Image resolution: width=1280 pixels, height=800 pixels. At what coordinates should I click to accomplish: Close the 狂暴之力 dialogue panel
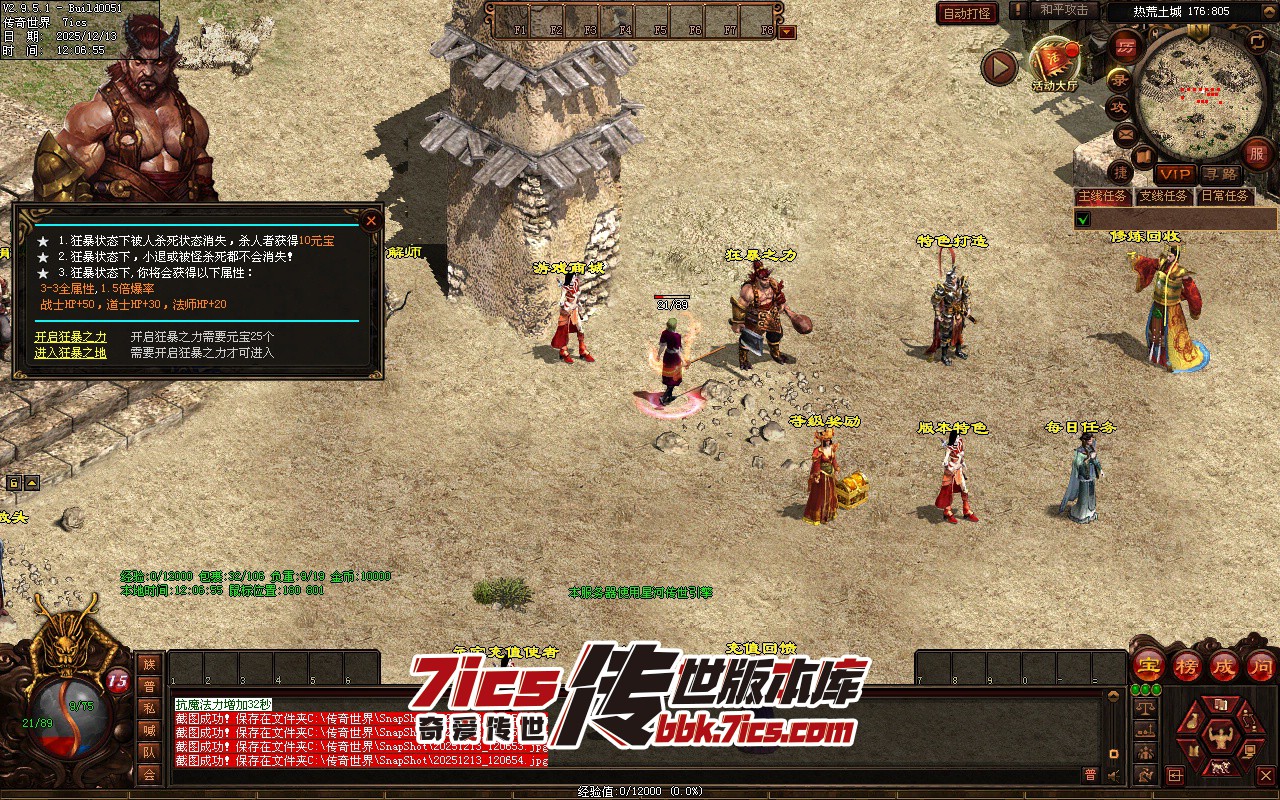pos(371,220)
